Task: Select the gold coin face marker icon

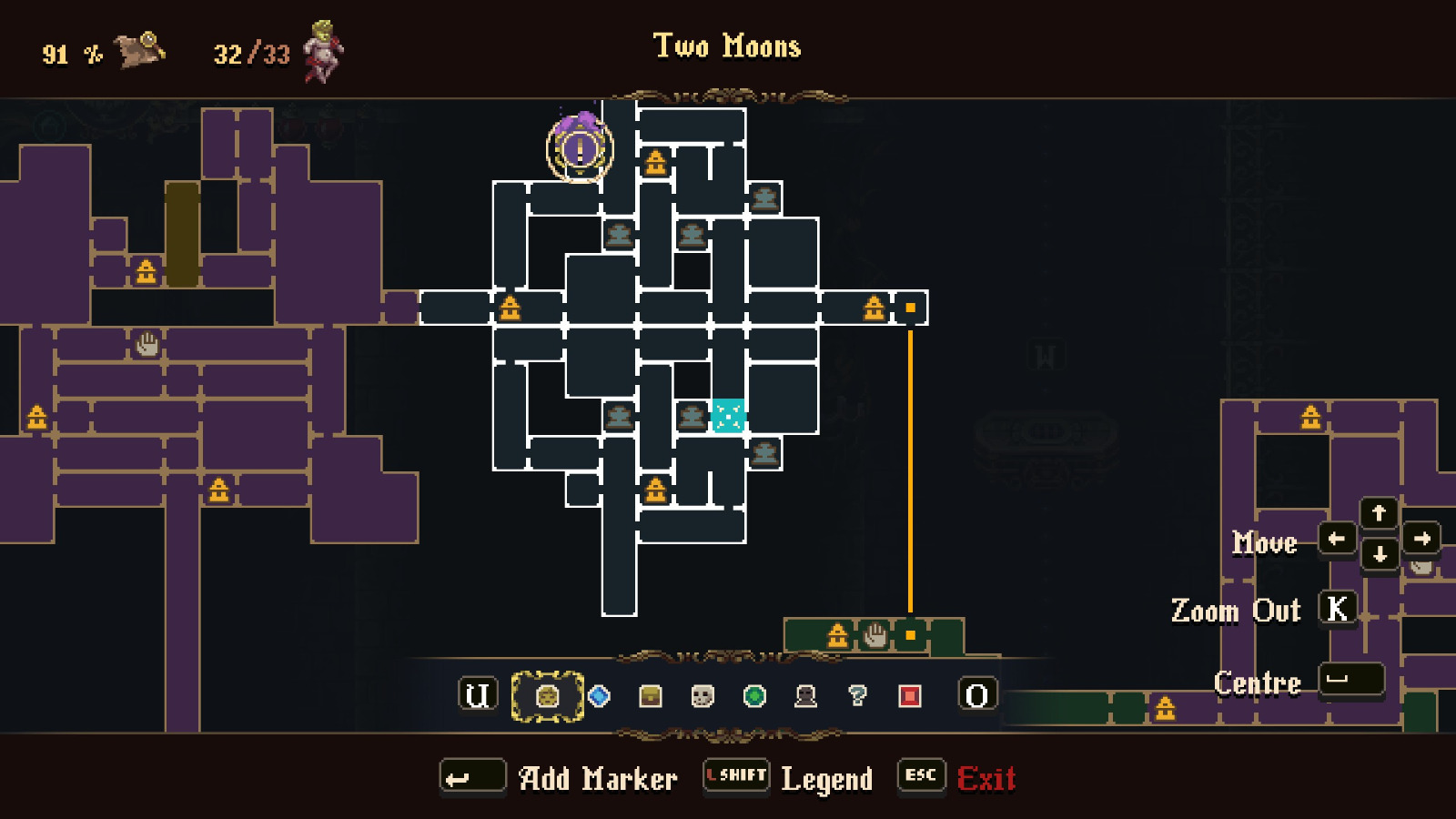Action: coord(546,694)
